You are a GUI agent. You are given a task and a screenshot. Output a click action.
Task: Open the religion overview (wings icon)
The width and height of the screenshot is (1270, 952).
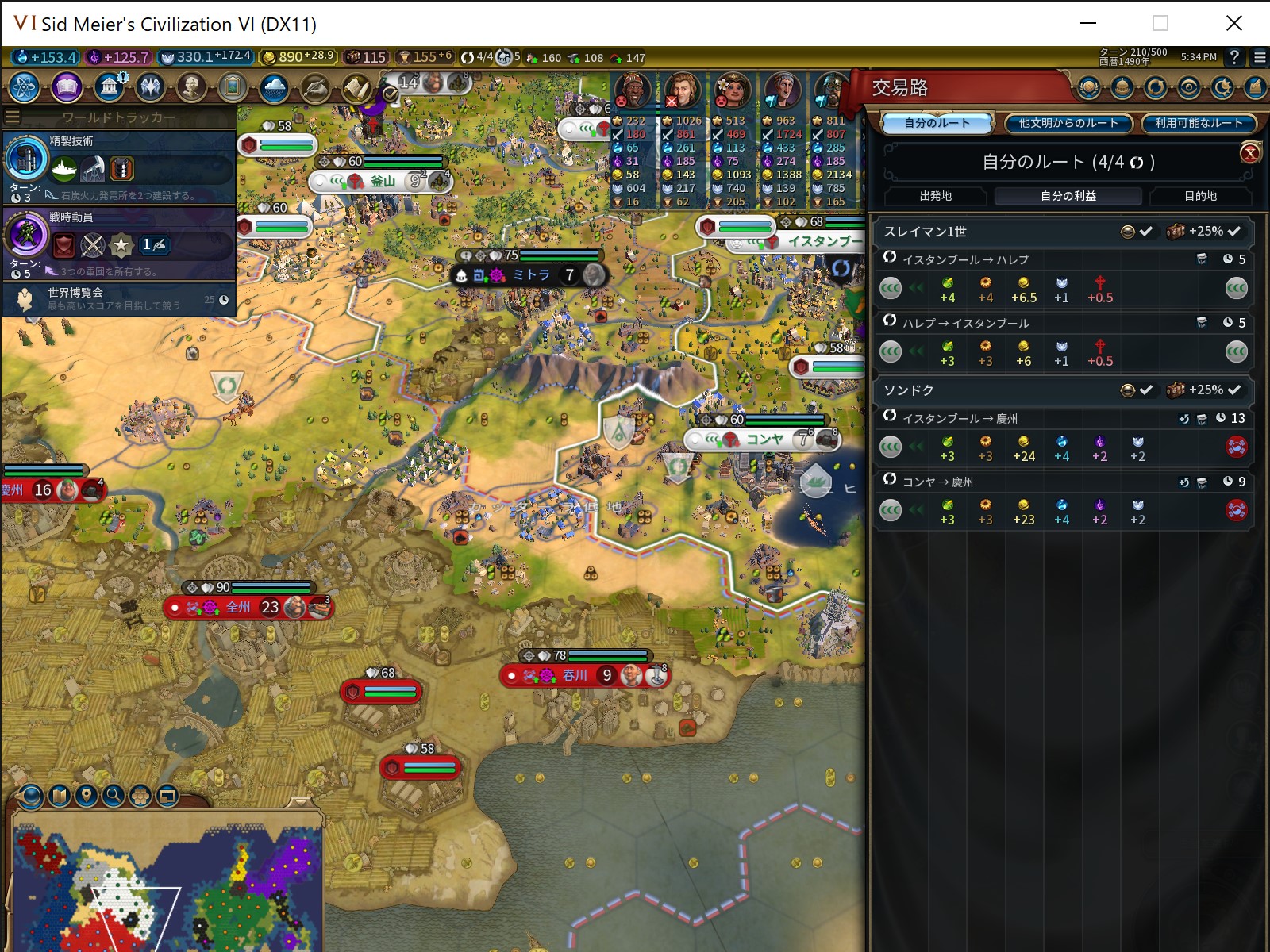click(x=150, y=87)
